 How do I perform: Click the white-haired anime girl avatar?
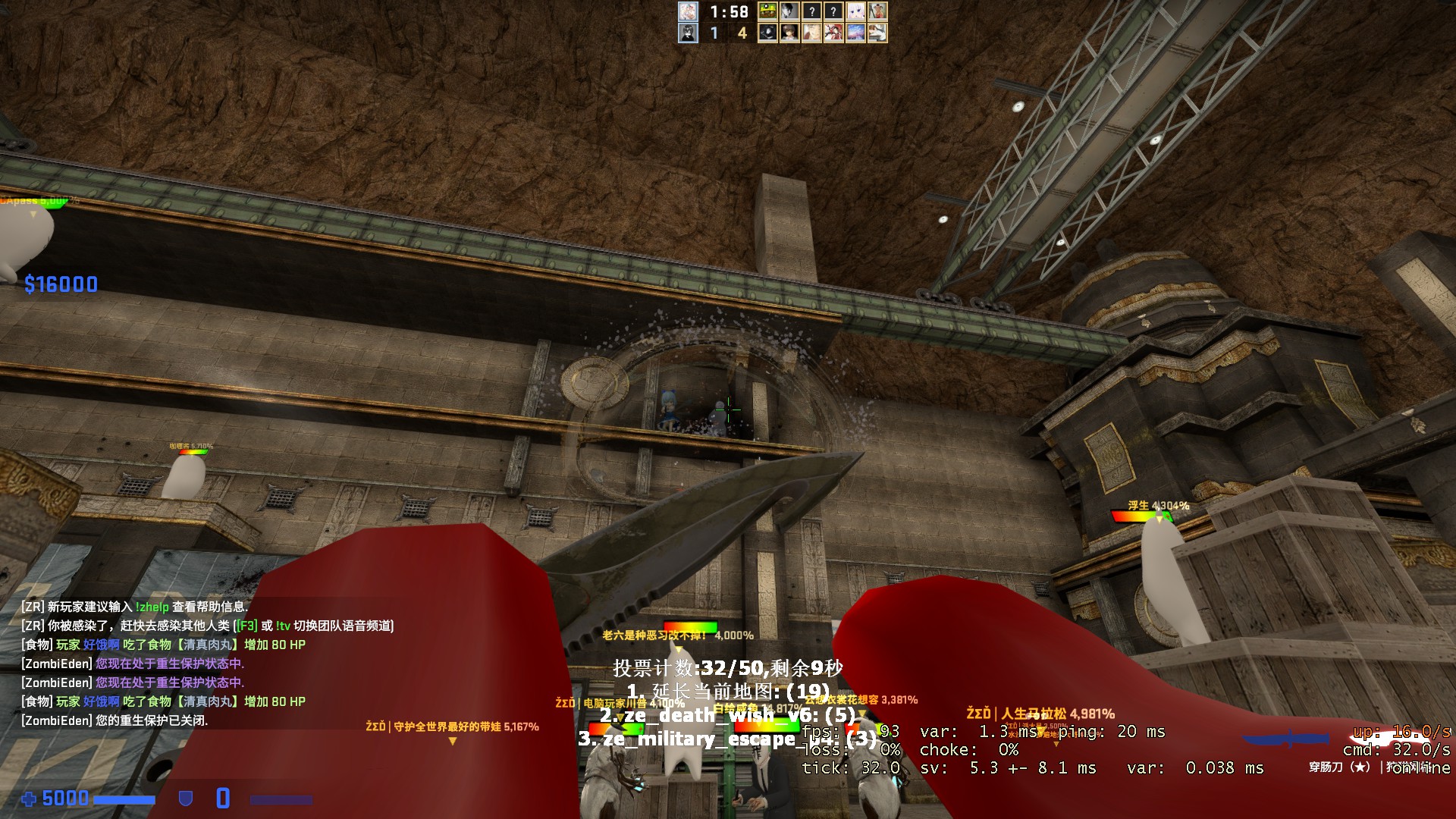point(855,11)
